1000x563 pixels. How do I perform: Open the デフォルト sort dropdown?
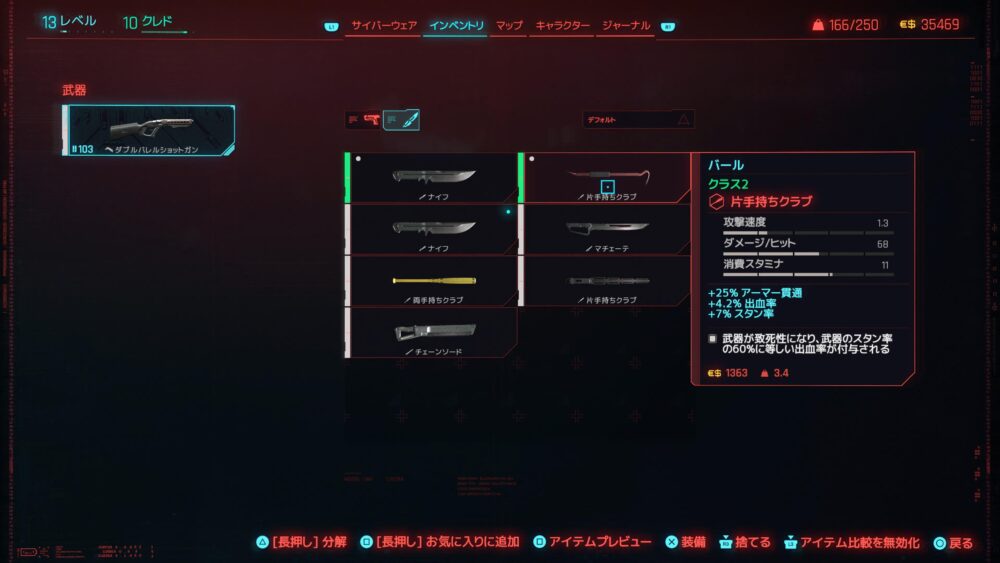[638, 120]
